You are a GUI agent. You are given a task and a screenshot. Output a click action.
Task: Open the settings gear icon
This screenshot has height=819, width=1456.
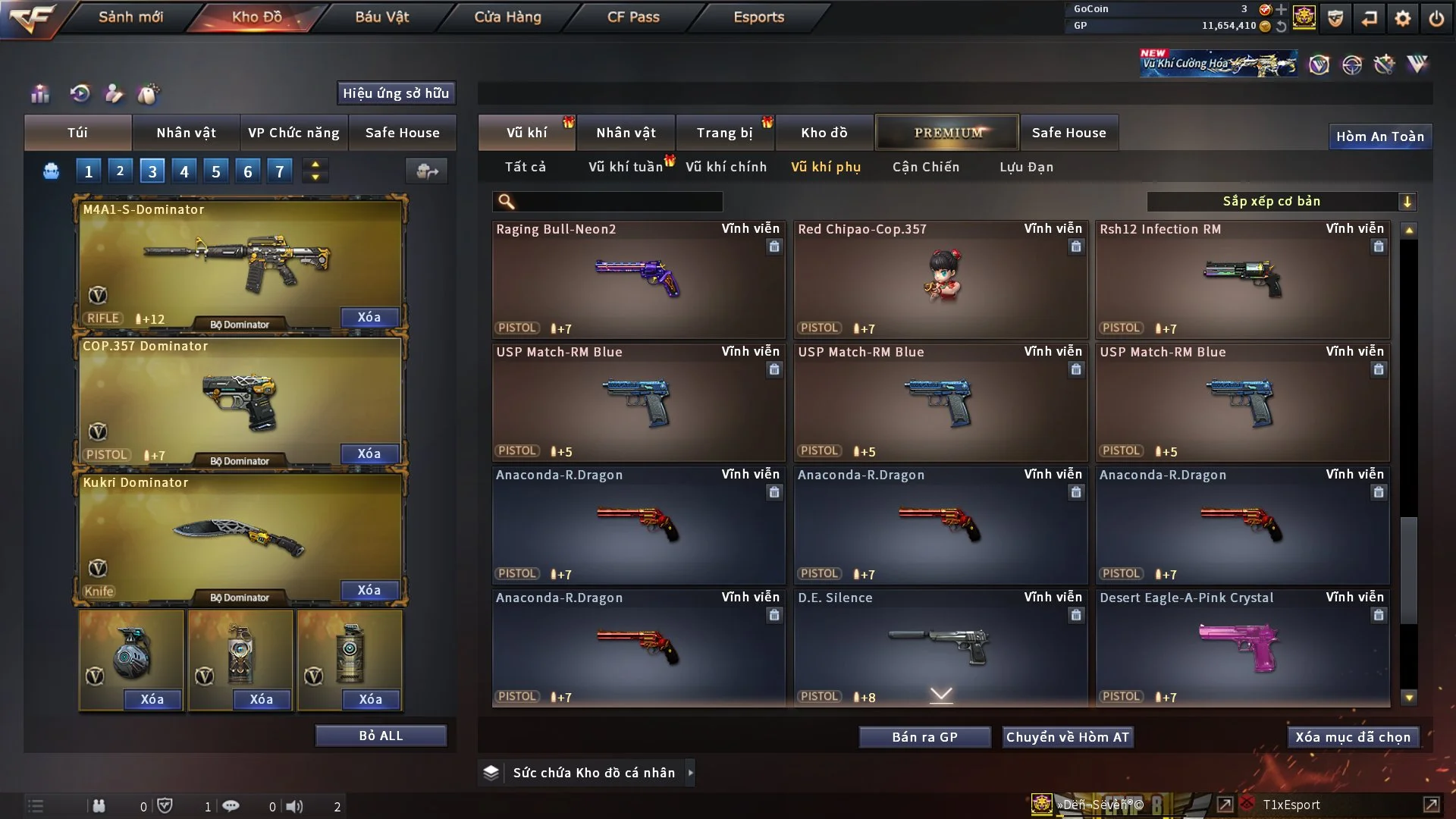pos(1403,18)
